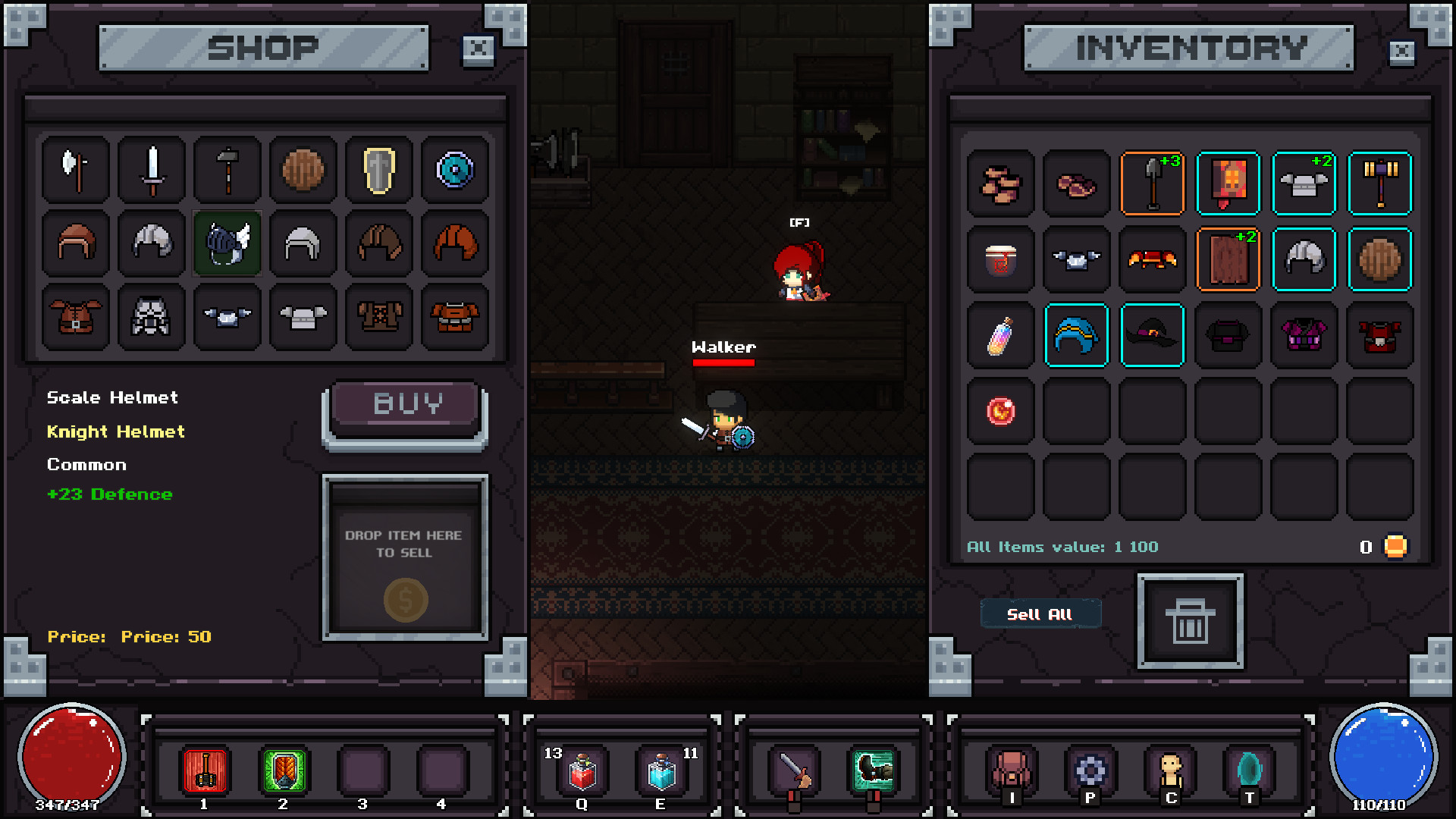Select the blue hood in the inventory

pyautogui.click(x=1076, y=335)
